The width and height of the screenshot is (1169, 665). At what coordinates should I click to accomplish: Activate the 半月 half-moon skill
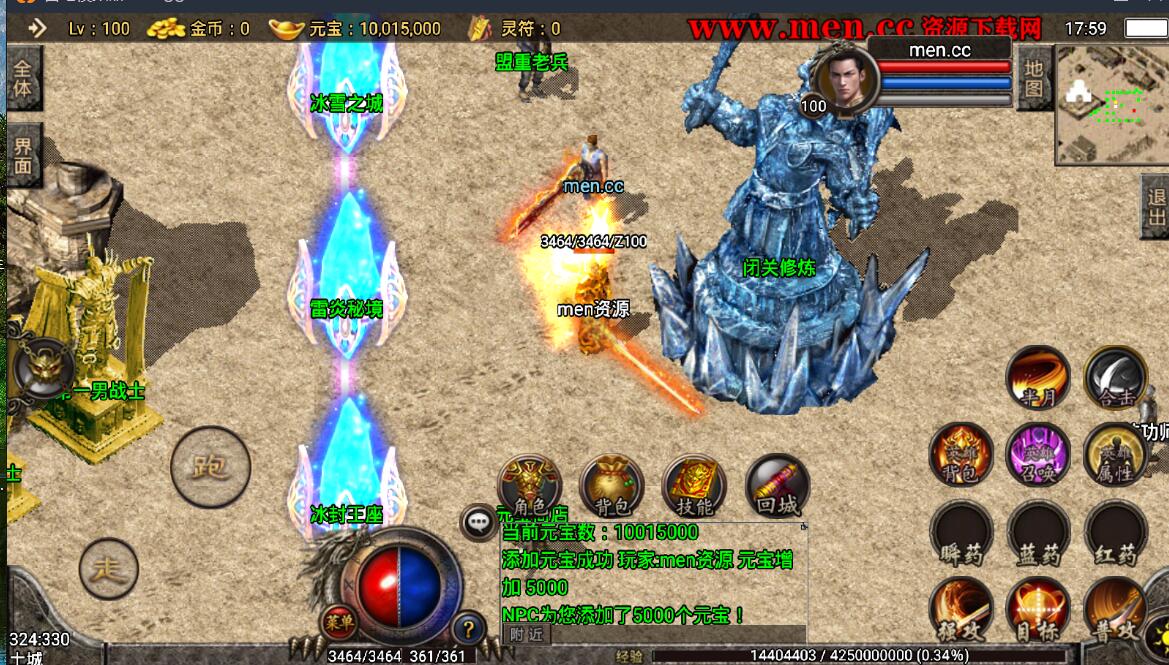(x=1038, y=378)
